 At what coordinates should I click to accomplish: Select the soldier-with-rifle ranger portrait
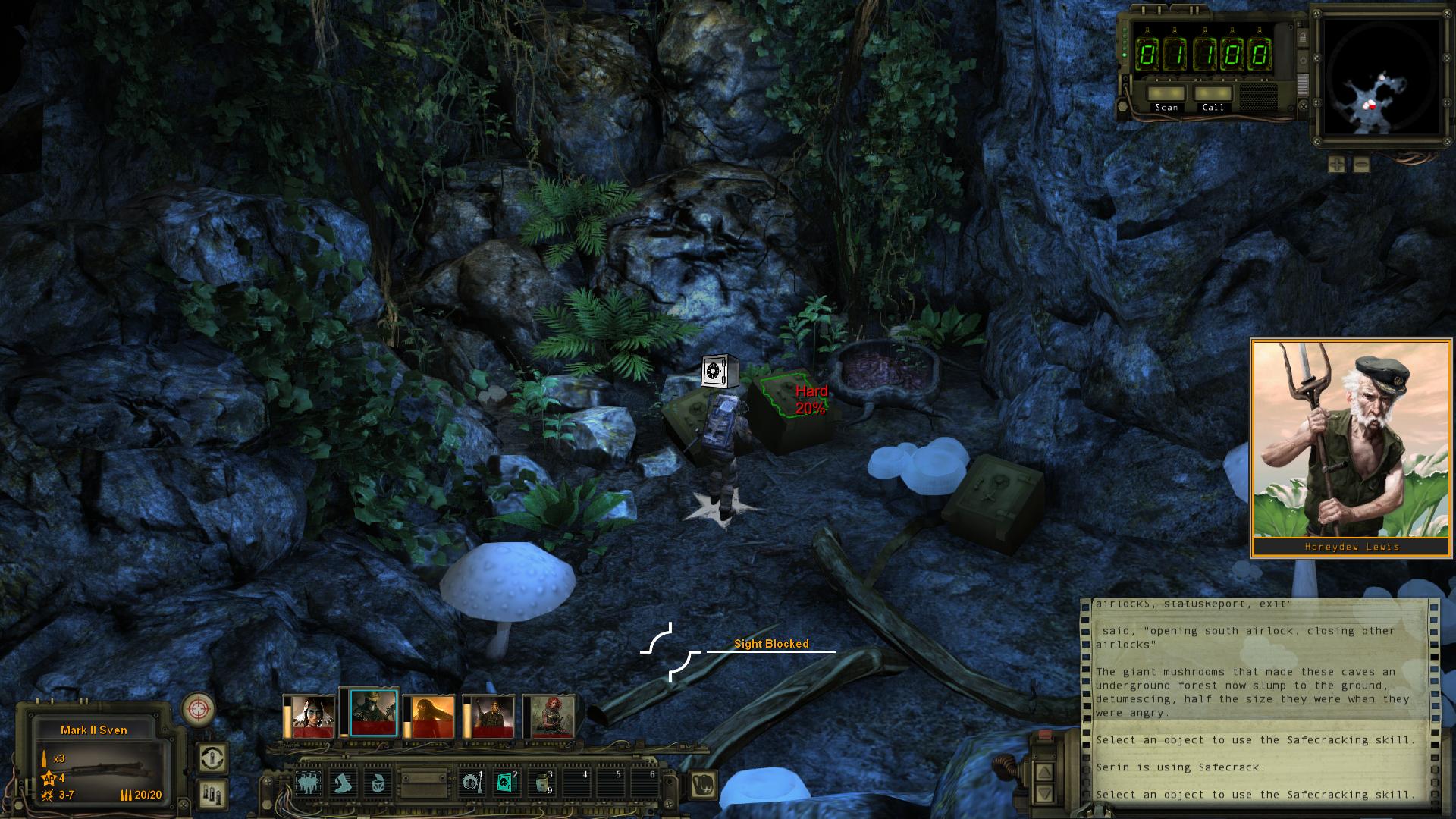point(489,717)
